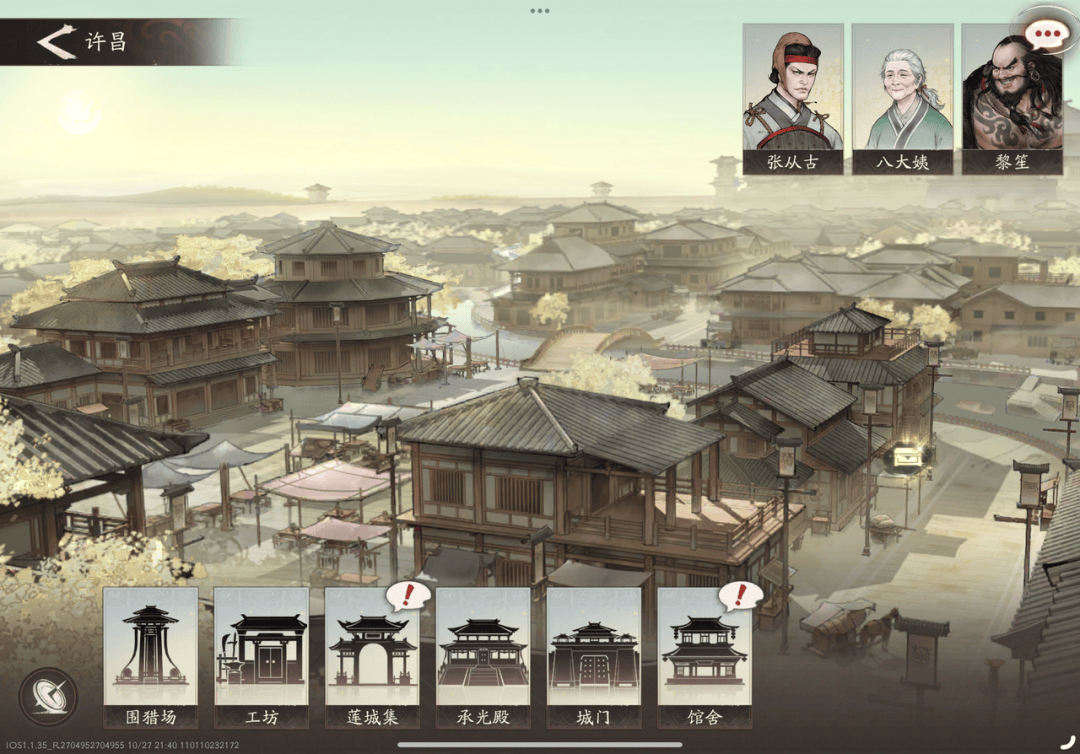
Task: Open the iPad three-dot multitasking menu
Action: (x=540, y=11)
